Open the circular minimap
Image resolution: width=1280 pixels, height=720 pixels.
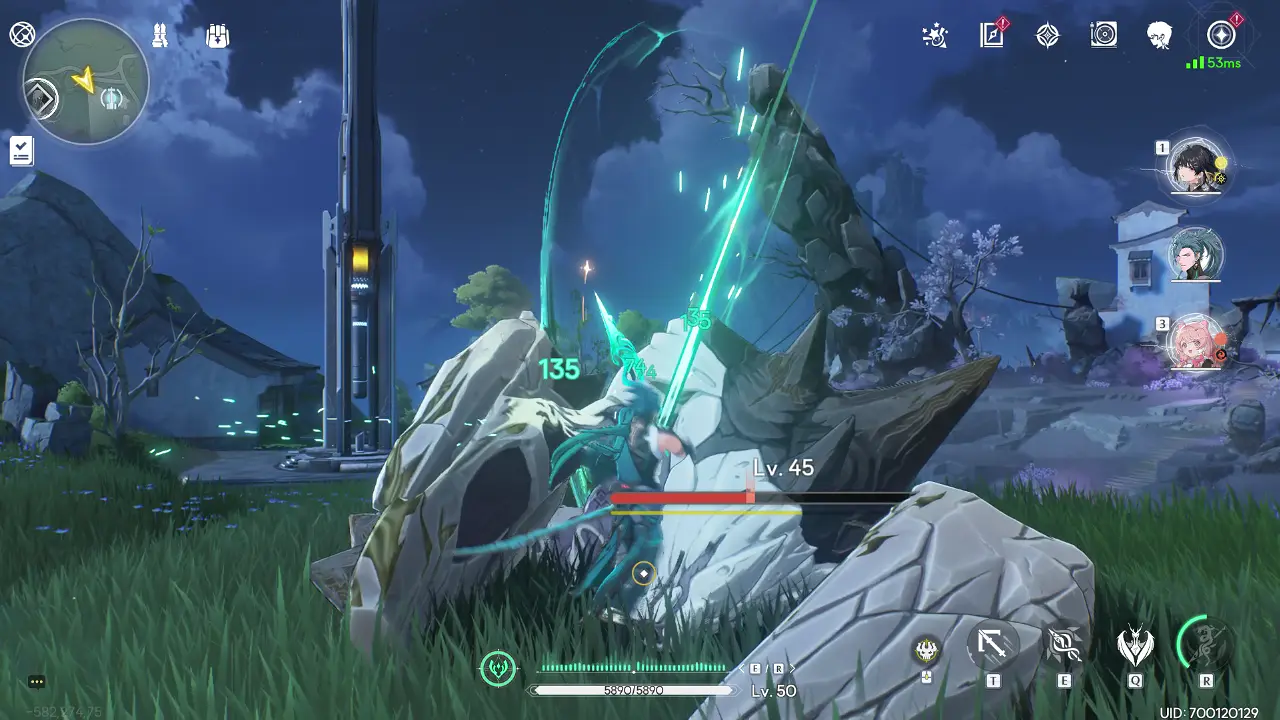pos(85,82)
